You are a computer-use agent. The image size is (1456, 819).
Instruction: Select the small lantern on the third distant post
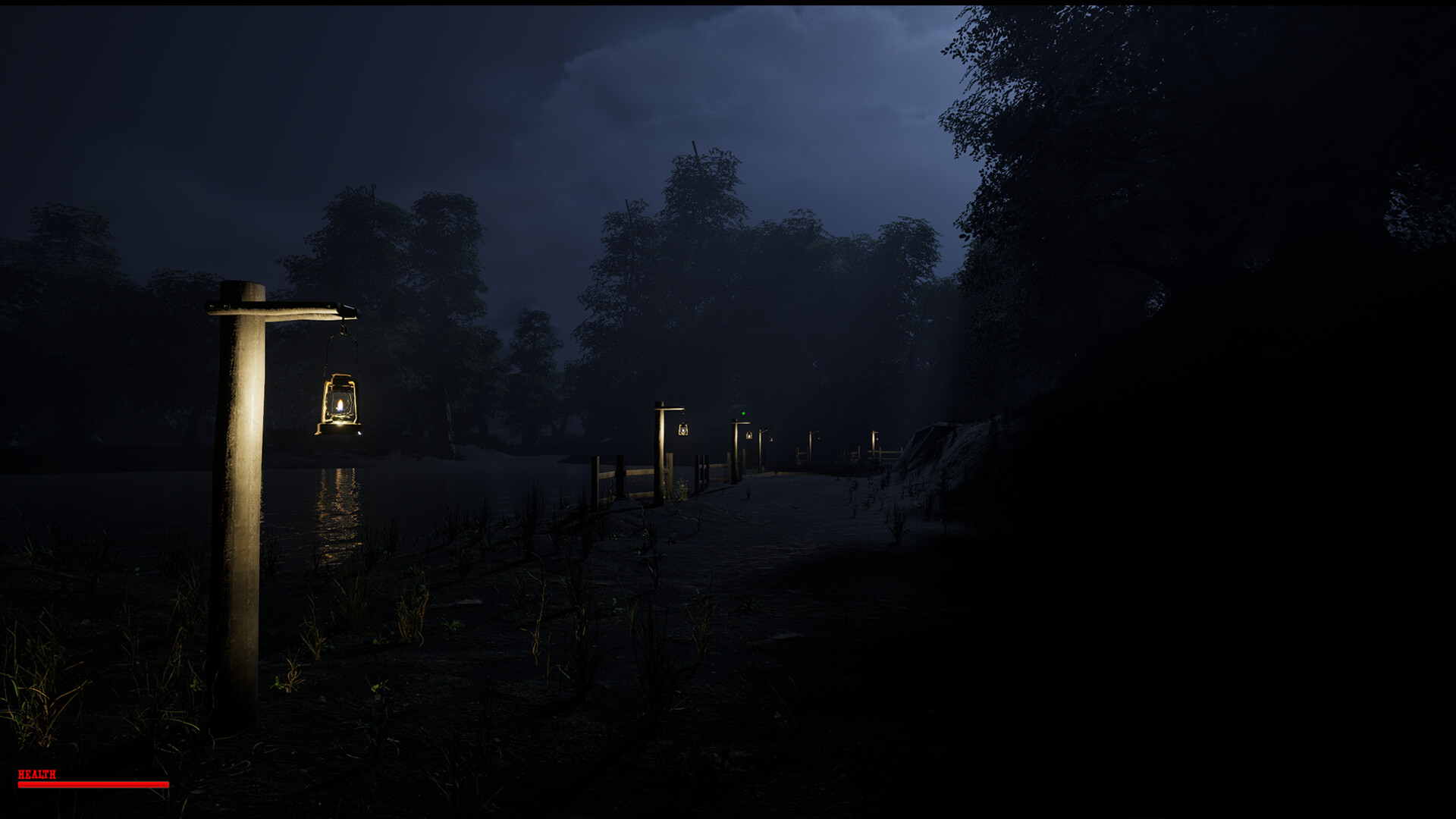[x=749, y=435]
